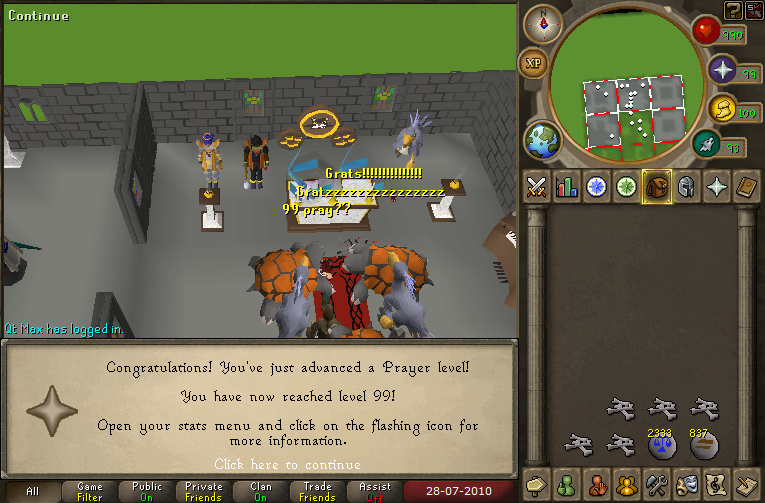Switch the chat to the All filter
Viewport: 765px width, 503px height.
(x=33, y=492)
